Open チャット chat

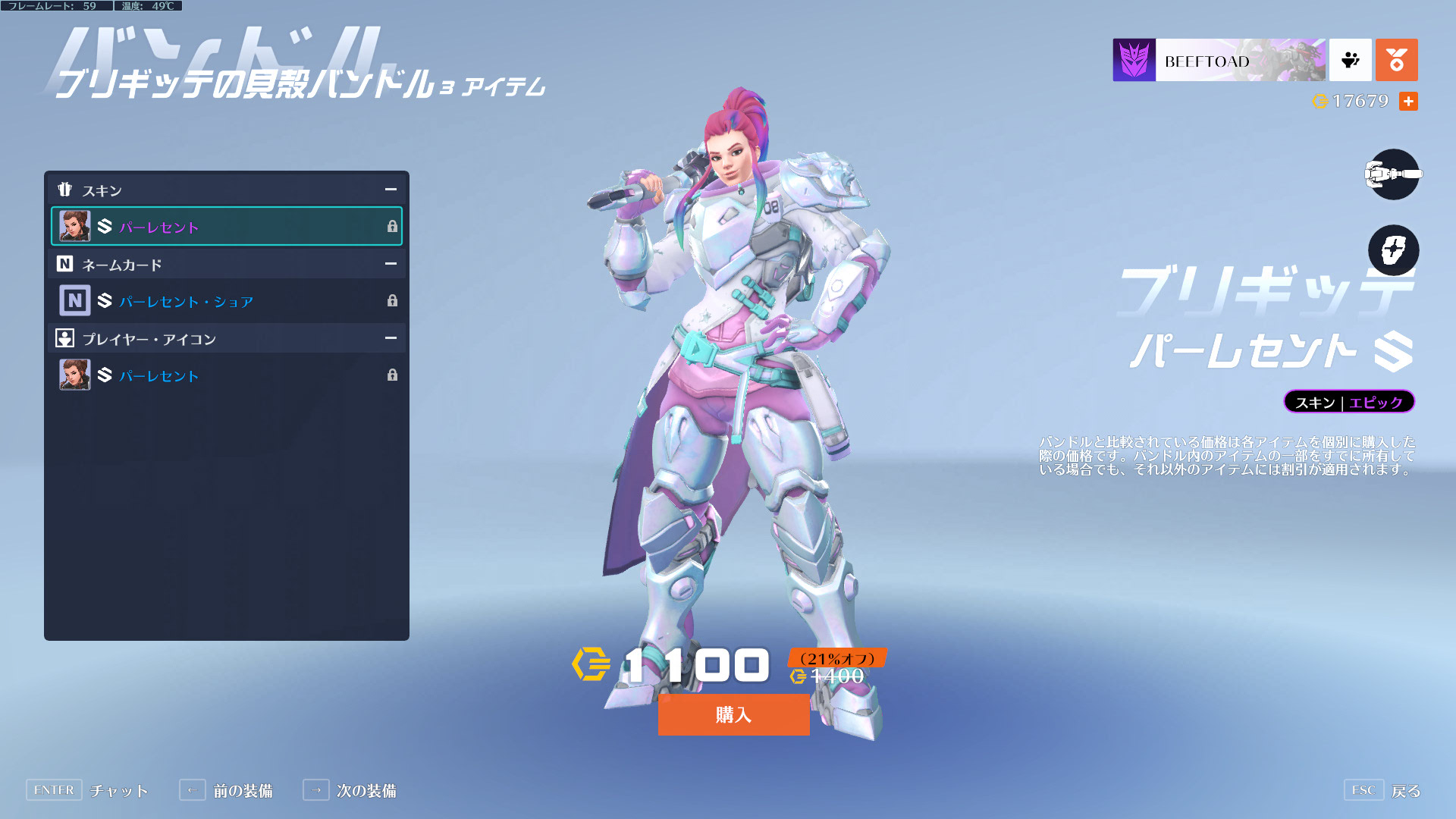click(87, 790)
